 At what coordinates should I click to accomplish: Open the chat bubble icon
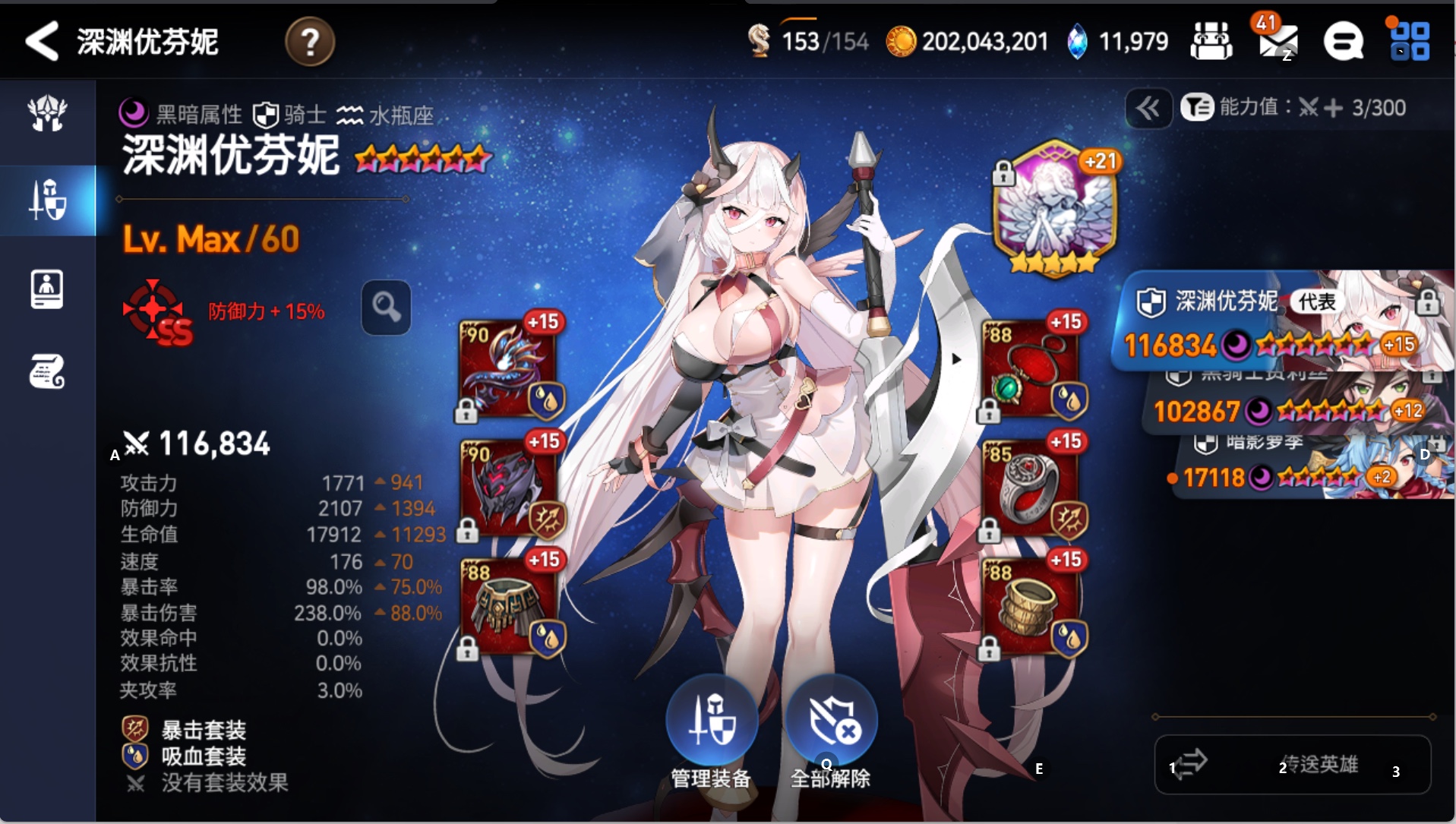[x=1343, y=41]
